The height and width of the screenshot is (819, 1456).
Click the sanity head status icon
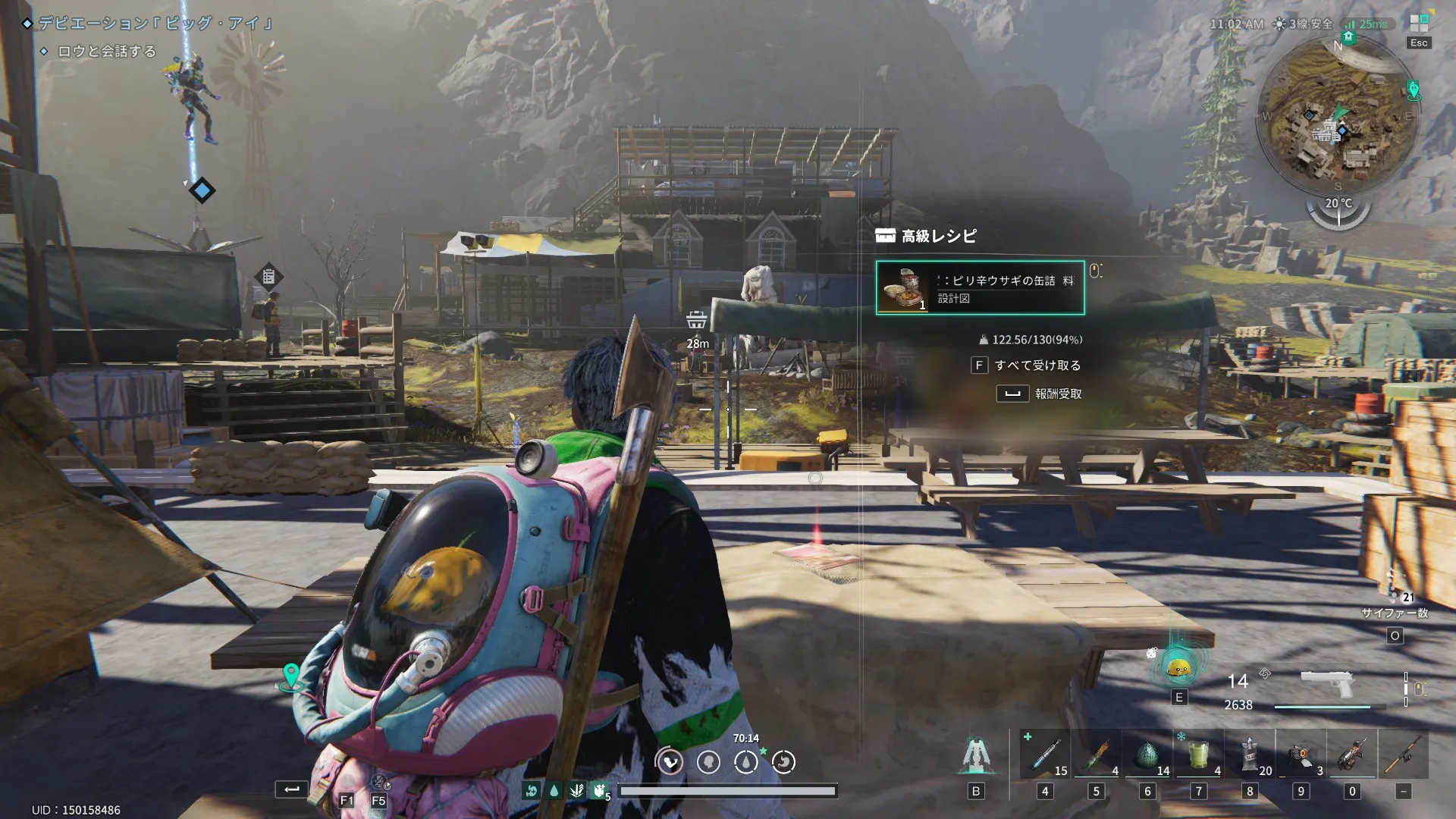pos(708,761)
